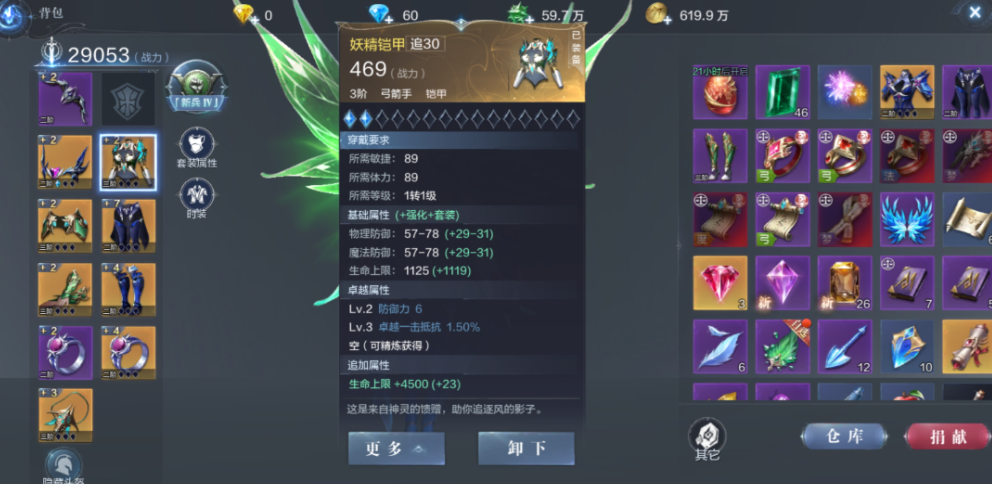Select the blue arrow item stack of 12
The width and height of the screenshot is (992, 484).
[844, 346]
